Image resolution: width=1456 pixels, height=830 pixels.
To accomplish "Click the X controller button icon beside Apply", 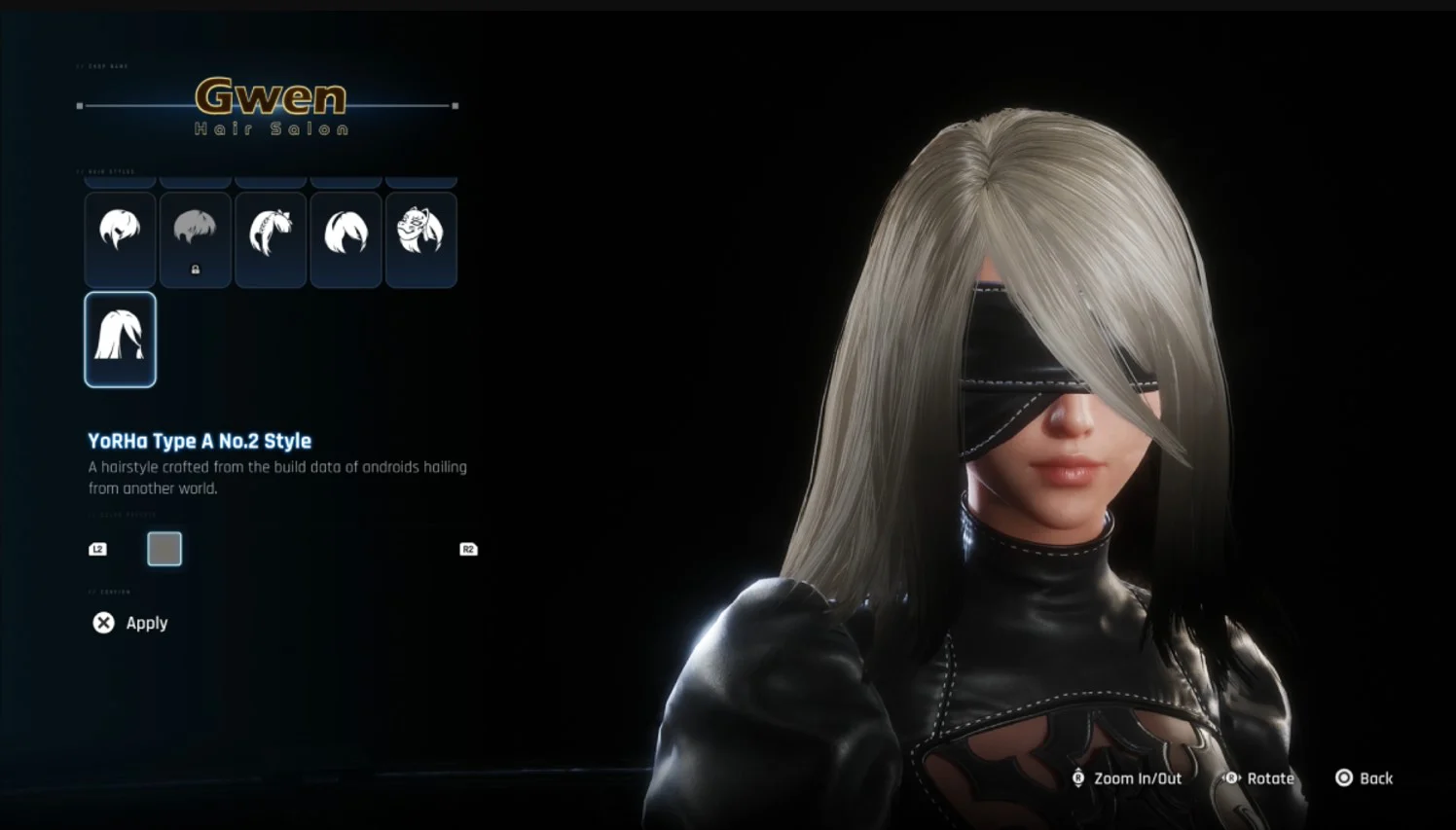I will point(104,623).
